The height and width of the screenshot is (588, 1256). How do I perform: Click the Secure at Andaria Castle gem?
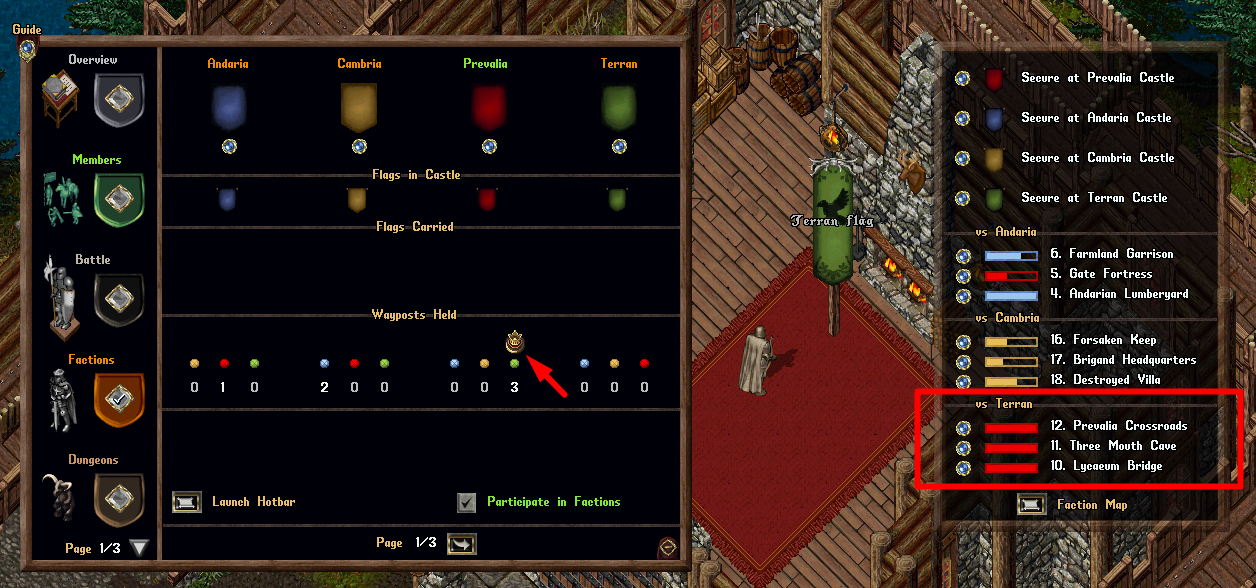pyautogui.click(x=963, y=118)
